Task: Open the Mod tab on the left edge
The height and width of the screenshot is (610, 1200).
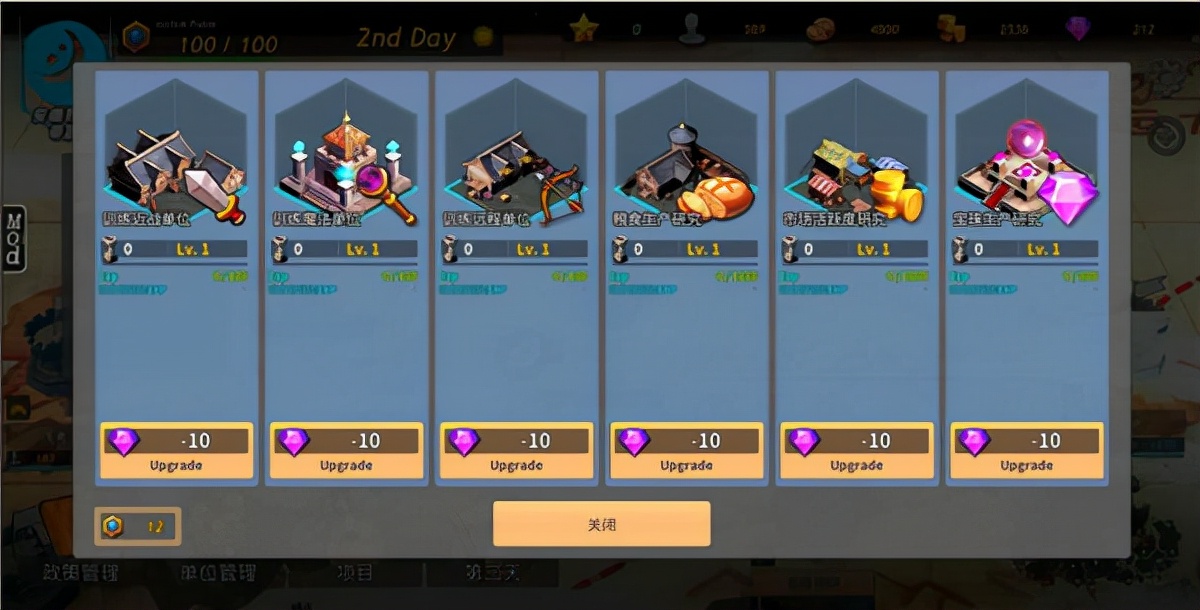Action: coord(14,238)
